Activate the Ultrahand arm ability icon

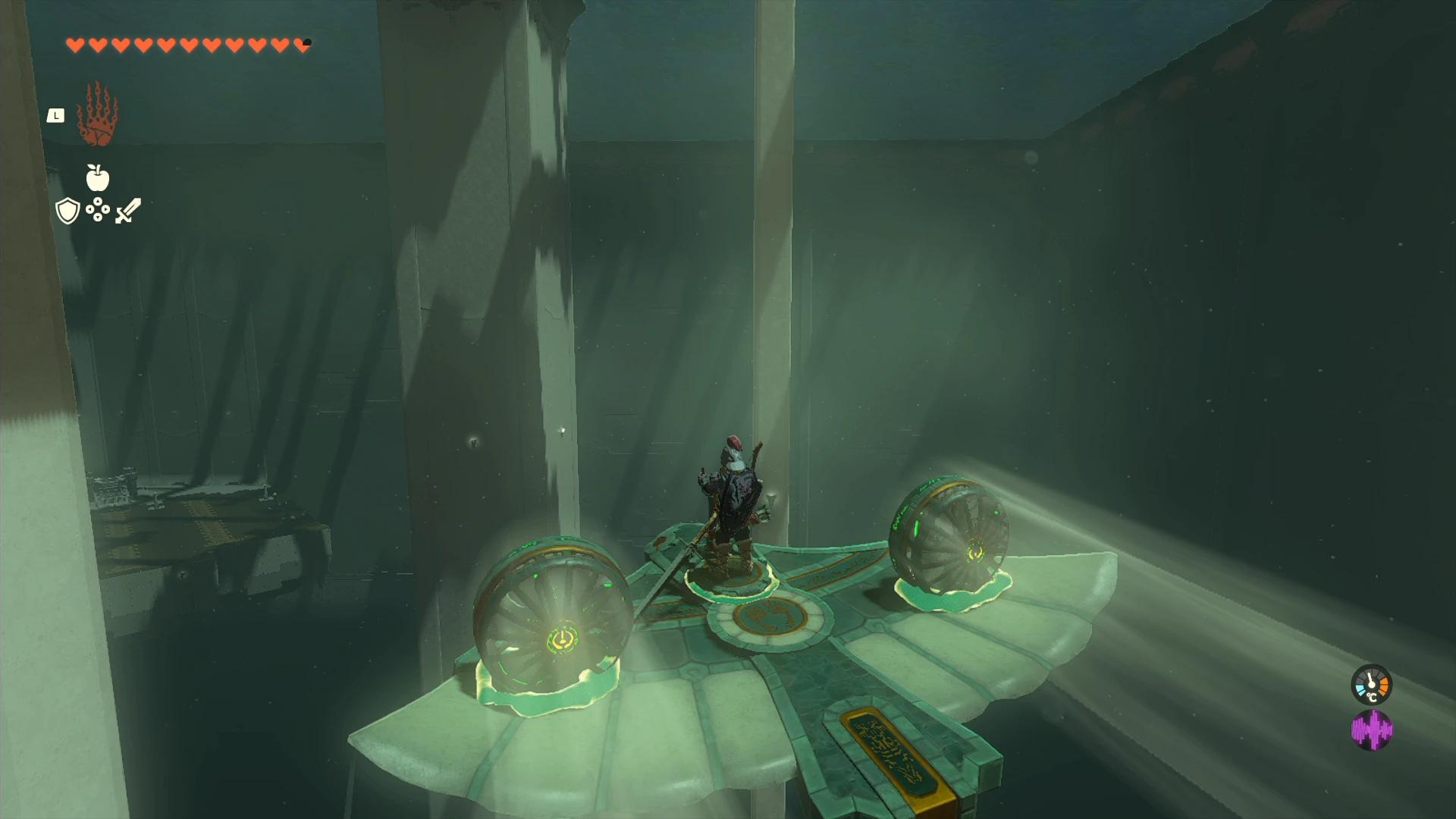97,115
